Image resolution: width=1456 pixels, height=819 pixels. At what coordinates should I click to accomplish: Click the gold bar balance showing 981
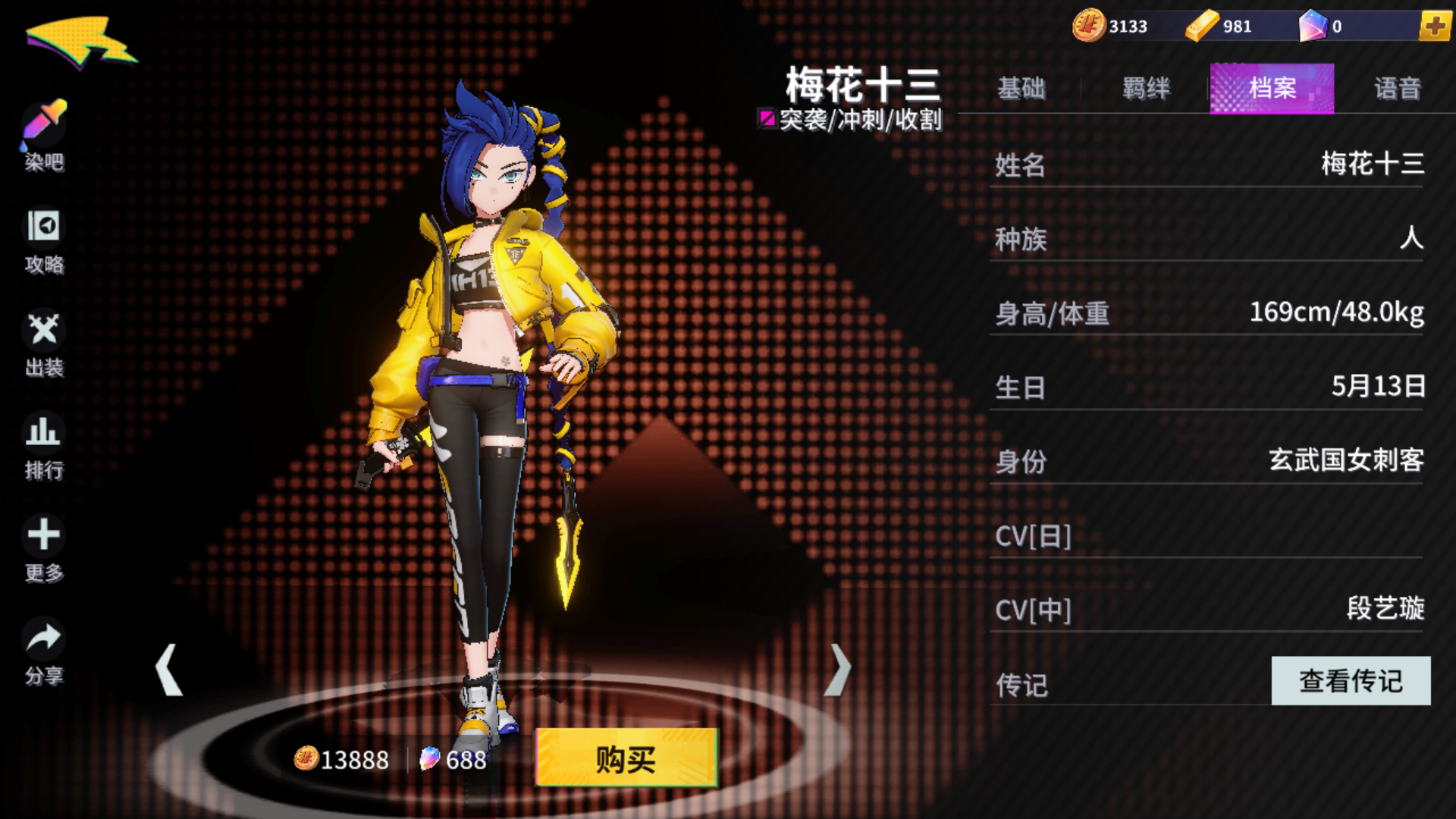click(x=1219, y=27)
